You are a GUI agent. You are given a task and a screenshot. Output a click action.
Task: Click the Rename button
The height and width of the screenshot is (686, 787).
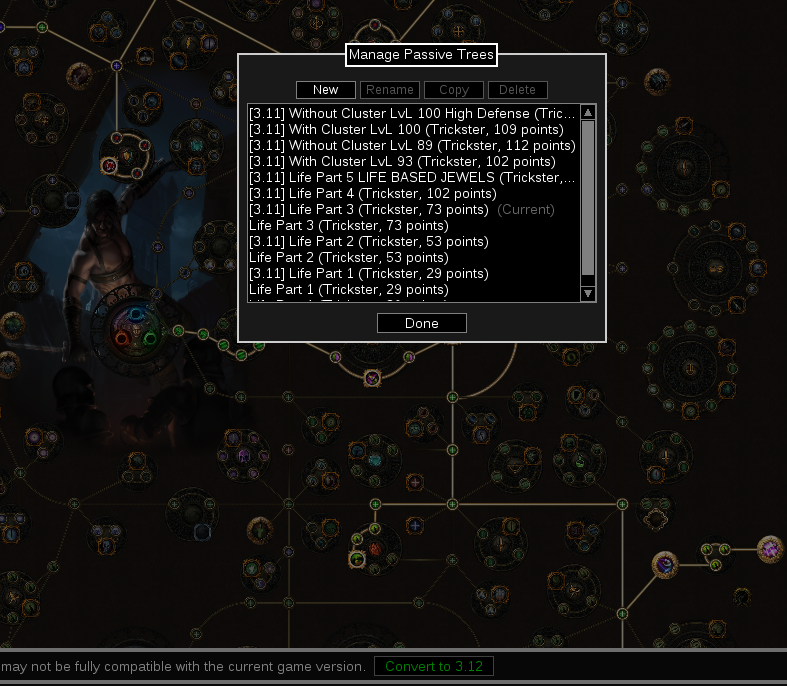pos(390,90)
